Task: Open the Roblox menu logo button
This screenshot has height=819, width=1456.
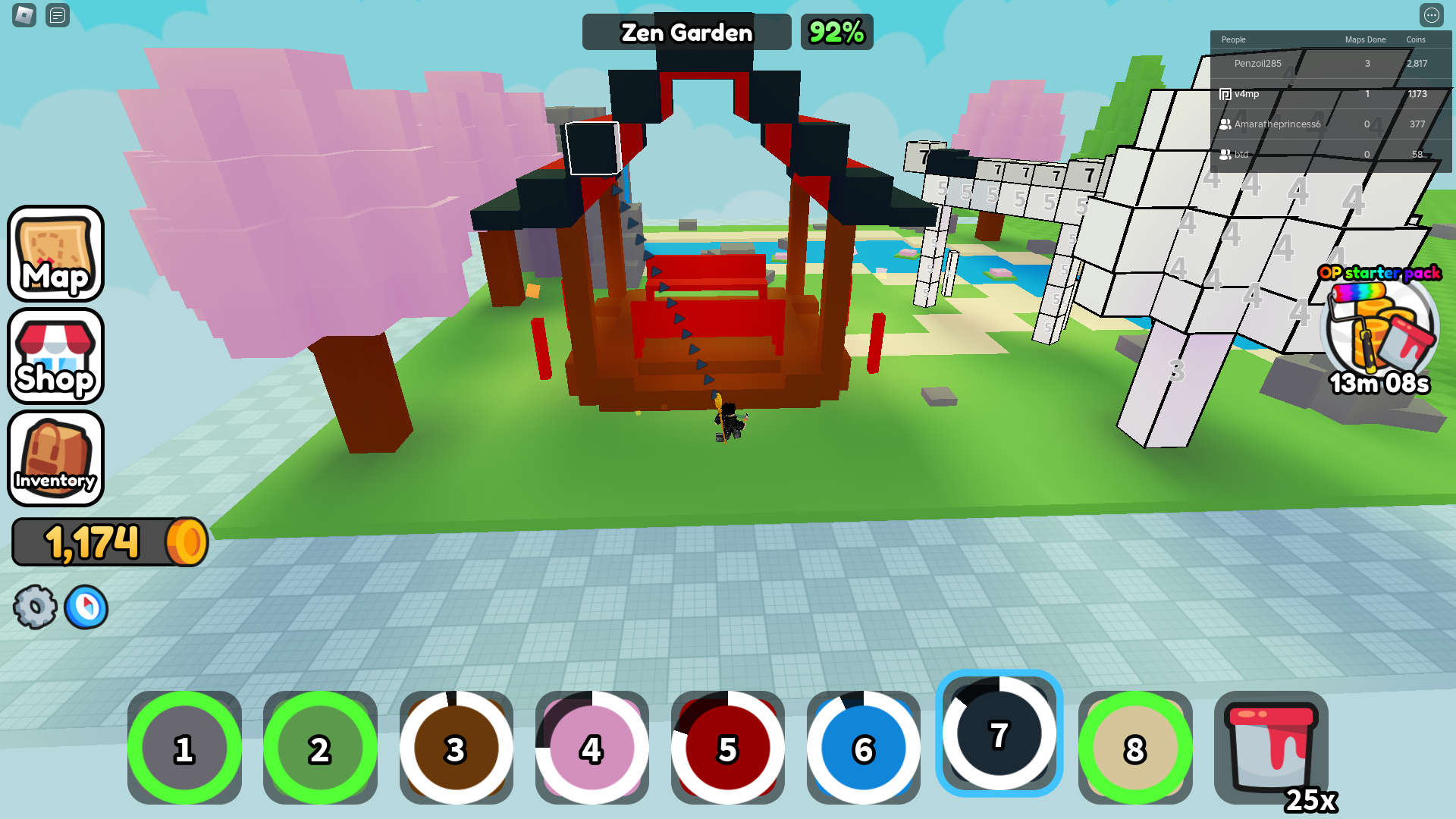Action: click(24, 15)
